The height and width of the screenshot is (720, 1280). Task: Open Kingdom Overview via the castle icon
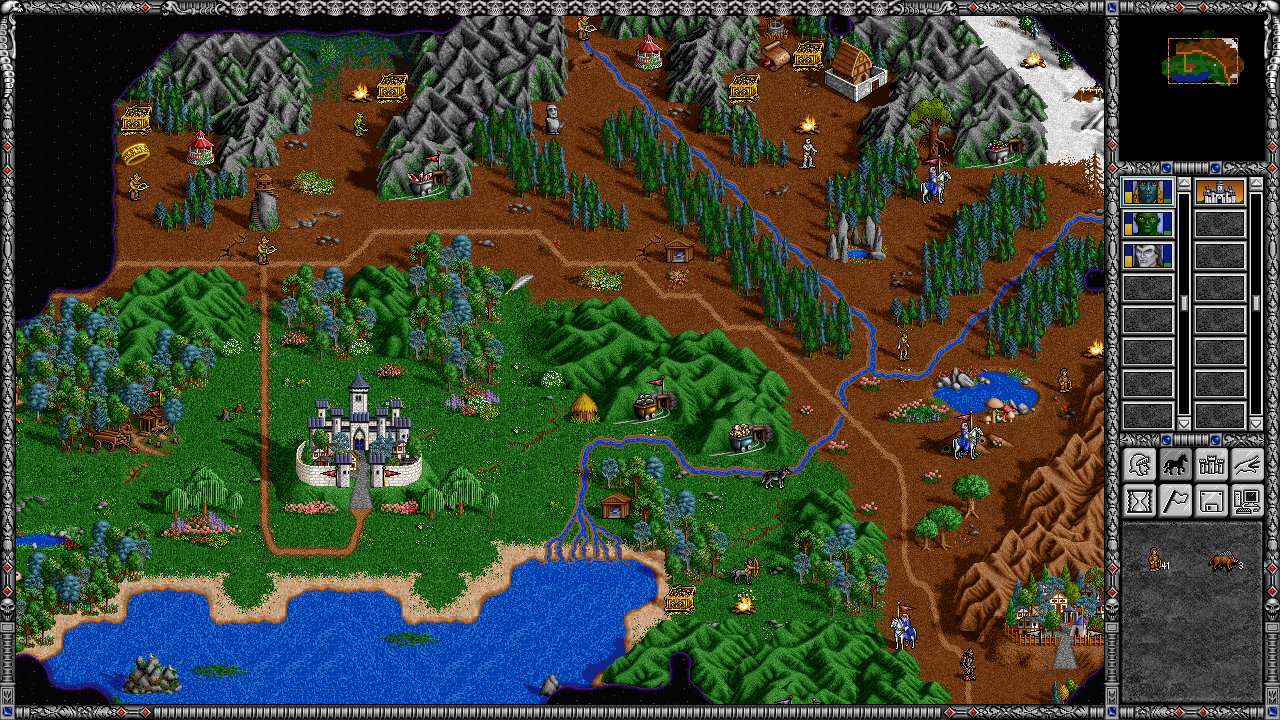tap(1211, 463)
